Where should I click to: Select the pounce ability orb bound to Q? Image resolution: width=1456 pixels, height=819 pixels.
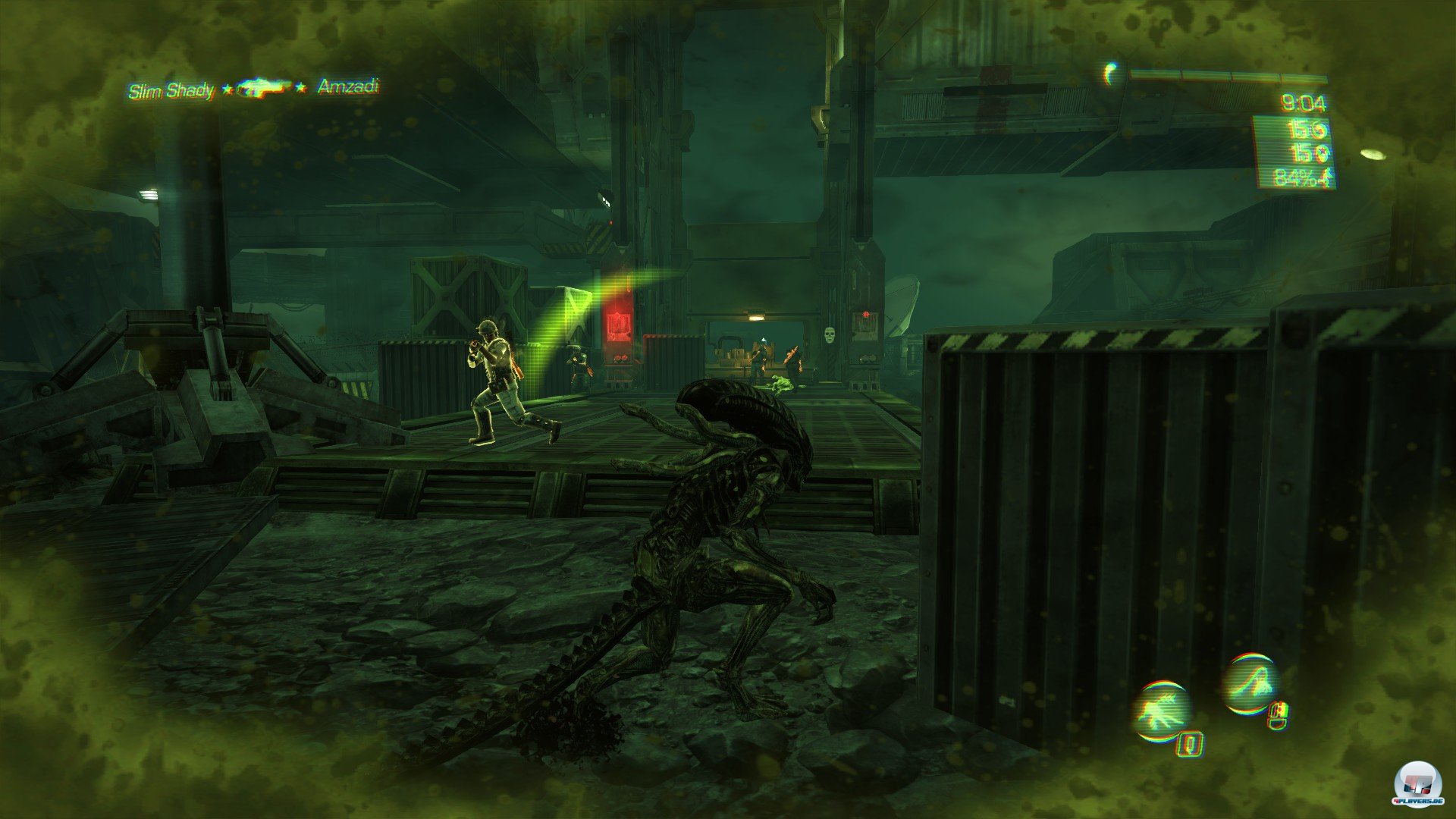1163,711
